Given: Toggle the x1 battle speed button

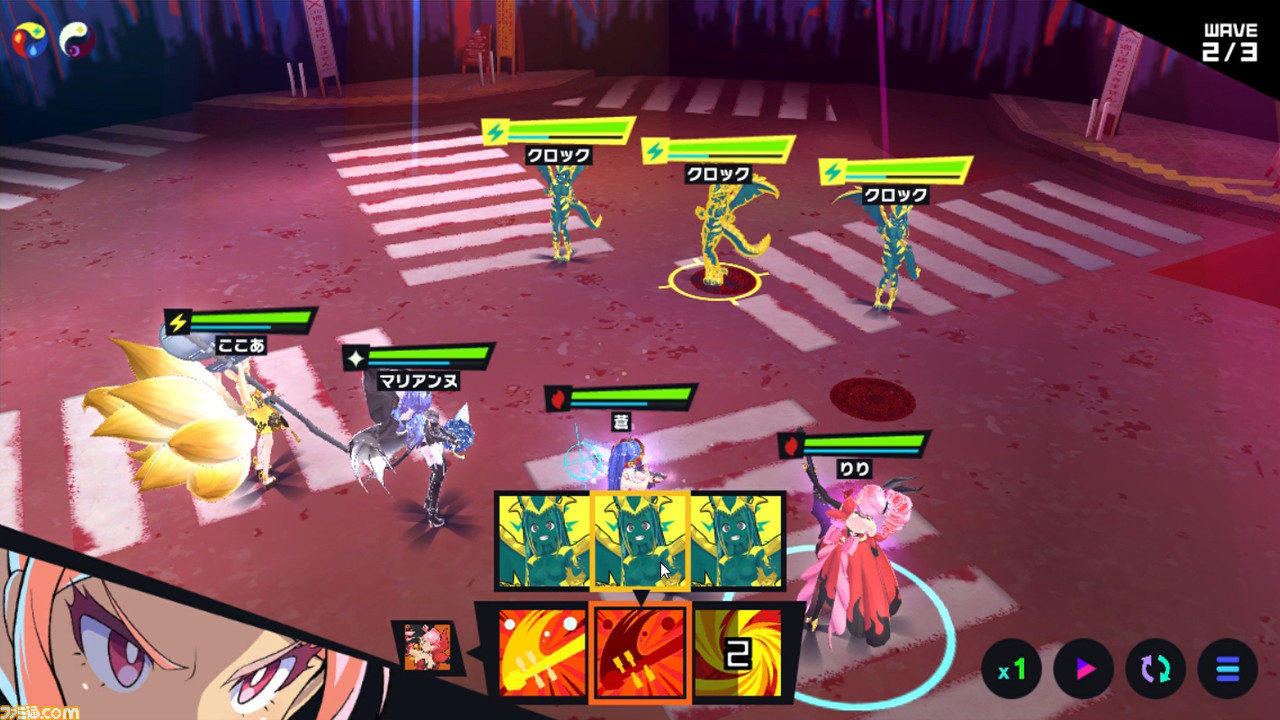Looking at the screenshot, I should pos(1012,669).
